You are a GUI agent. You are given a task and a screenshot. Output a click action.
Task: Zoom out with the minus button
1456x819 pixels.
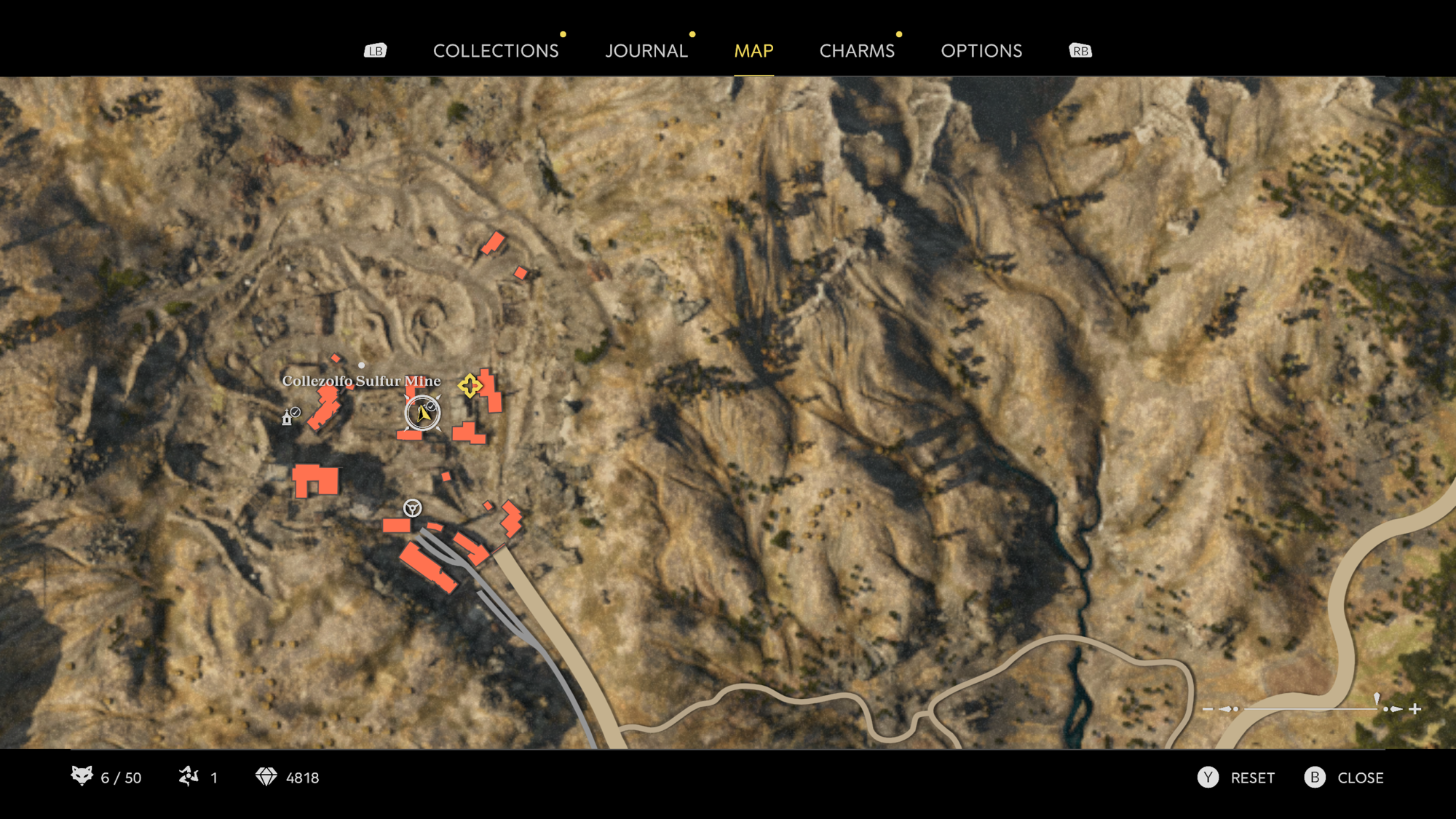[1208, 708]
